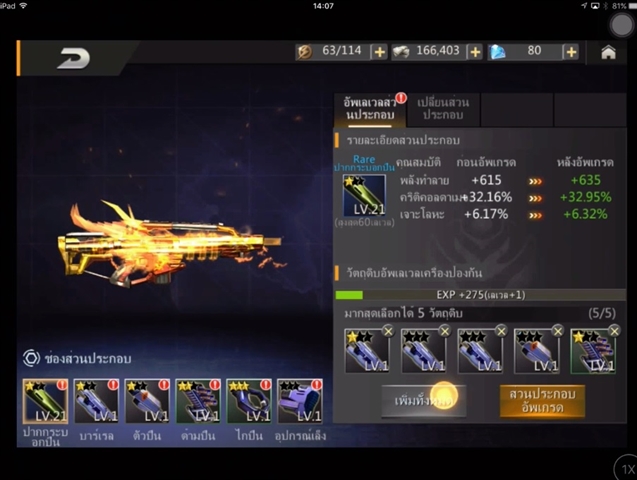Add more energy with the plus button
The image size is (637, 480).
tap(379, 52)
